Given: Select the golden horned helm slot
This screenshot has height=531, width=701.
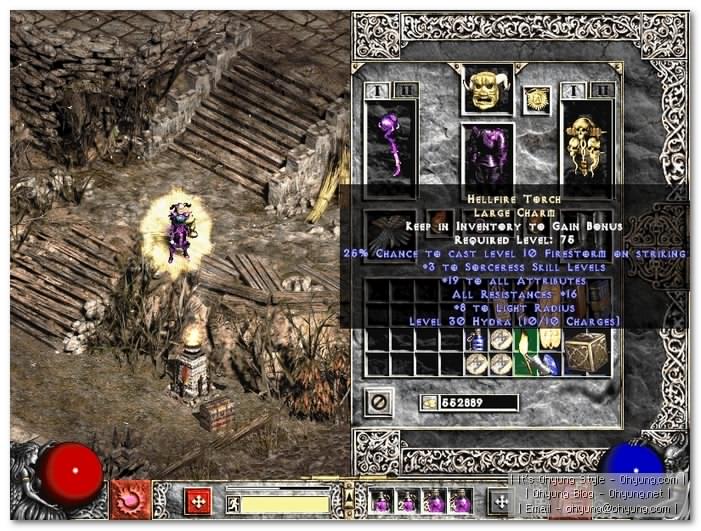Looking at the screenshot, I should pyautogui.click(x=488, y=90).
